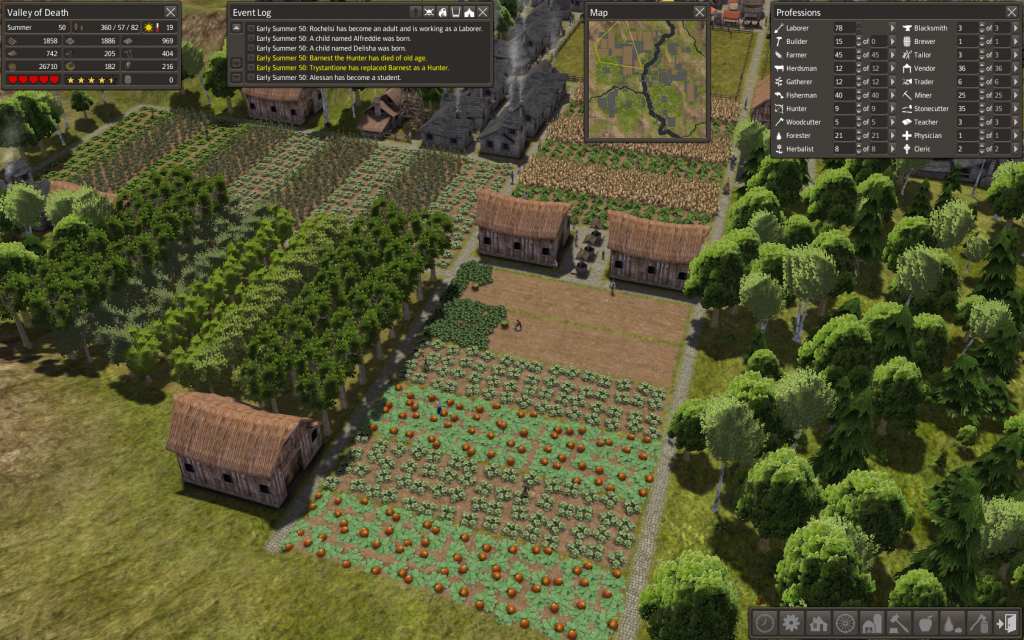Open the wagon wheel roads menu
1024x640 pixels.
(845, 622)
